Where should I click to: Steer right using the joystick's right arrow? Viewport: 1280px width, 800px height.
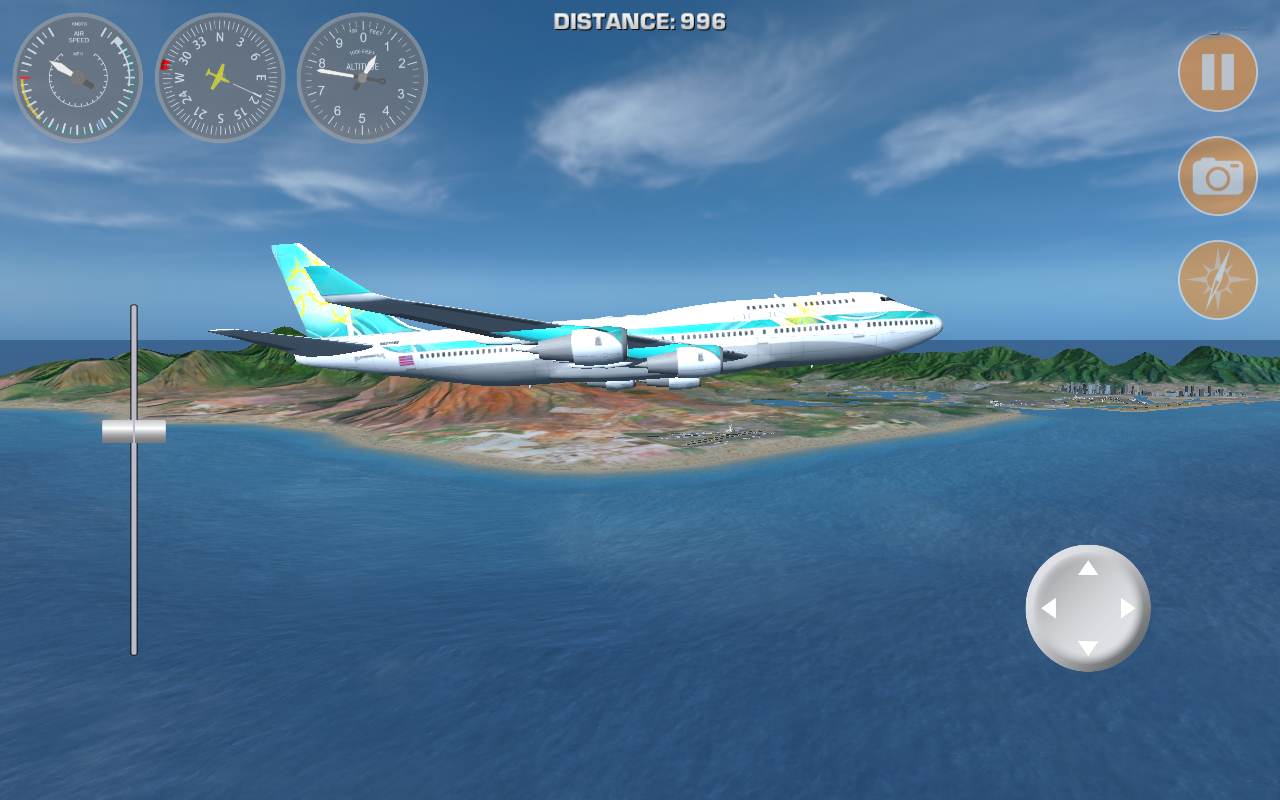pos(1128,608)
